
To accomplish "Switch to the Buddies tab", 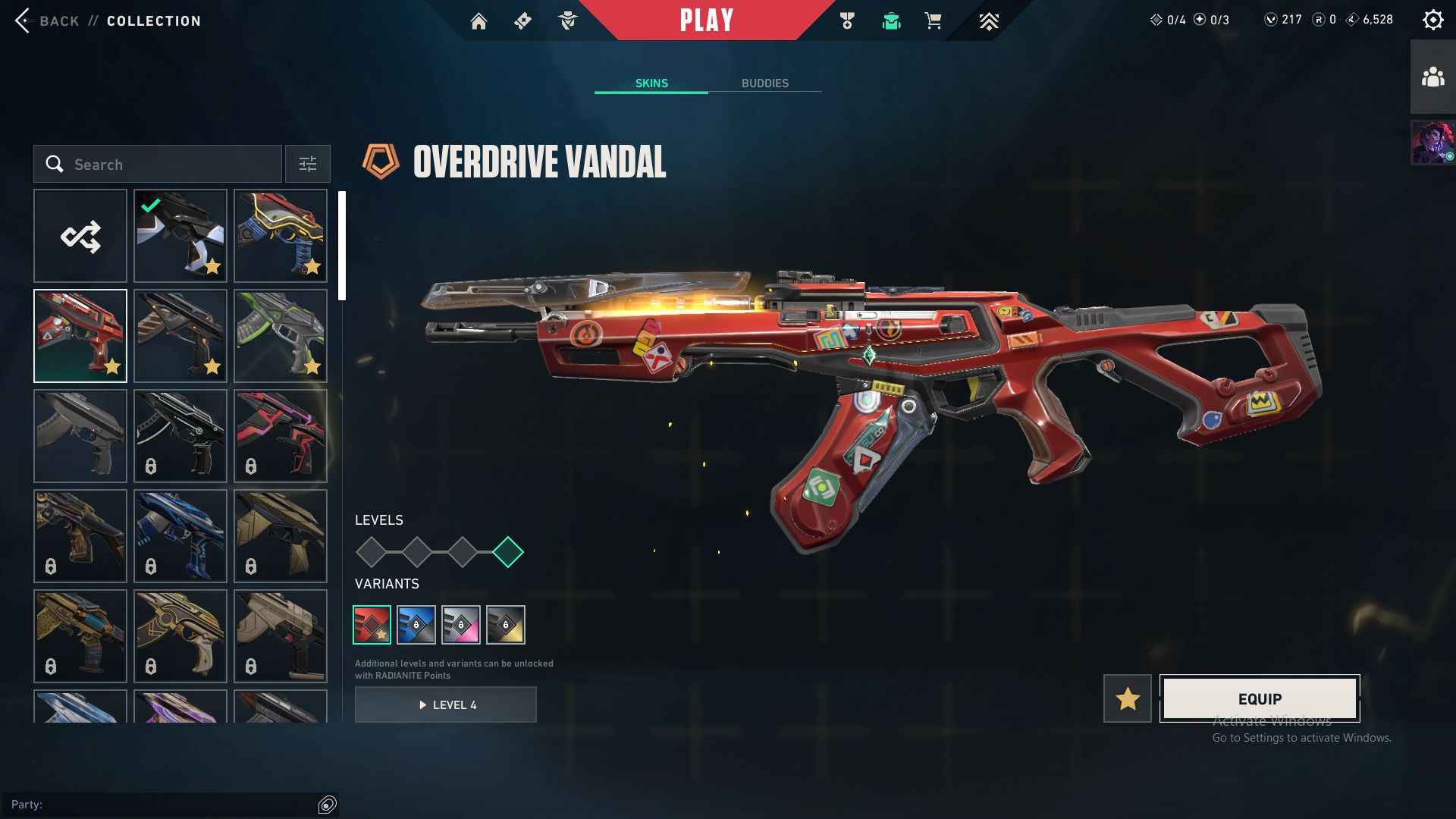I will [764, 83].
